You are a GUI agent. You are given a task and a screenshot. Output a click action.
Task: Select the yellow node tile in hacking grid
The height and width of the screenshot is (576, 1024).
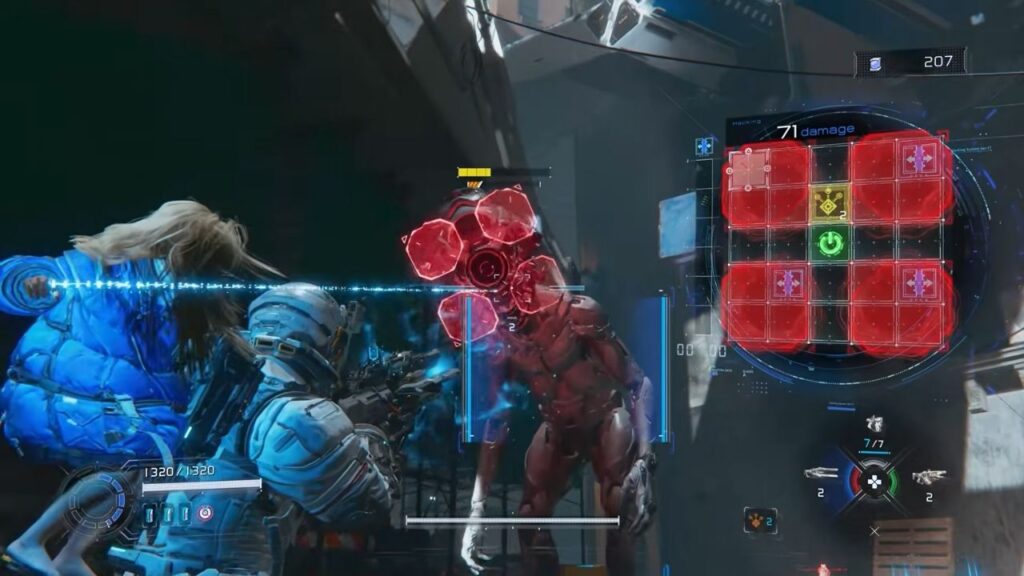tap(829, 204)
